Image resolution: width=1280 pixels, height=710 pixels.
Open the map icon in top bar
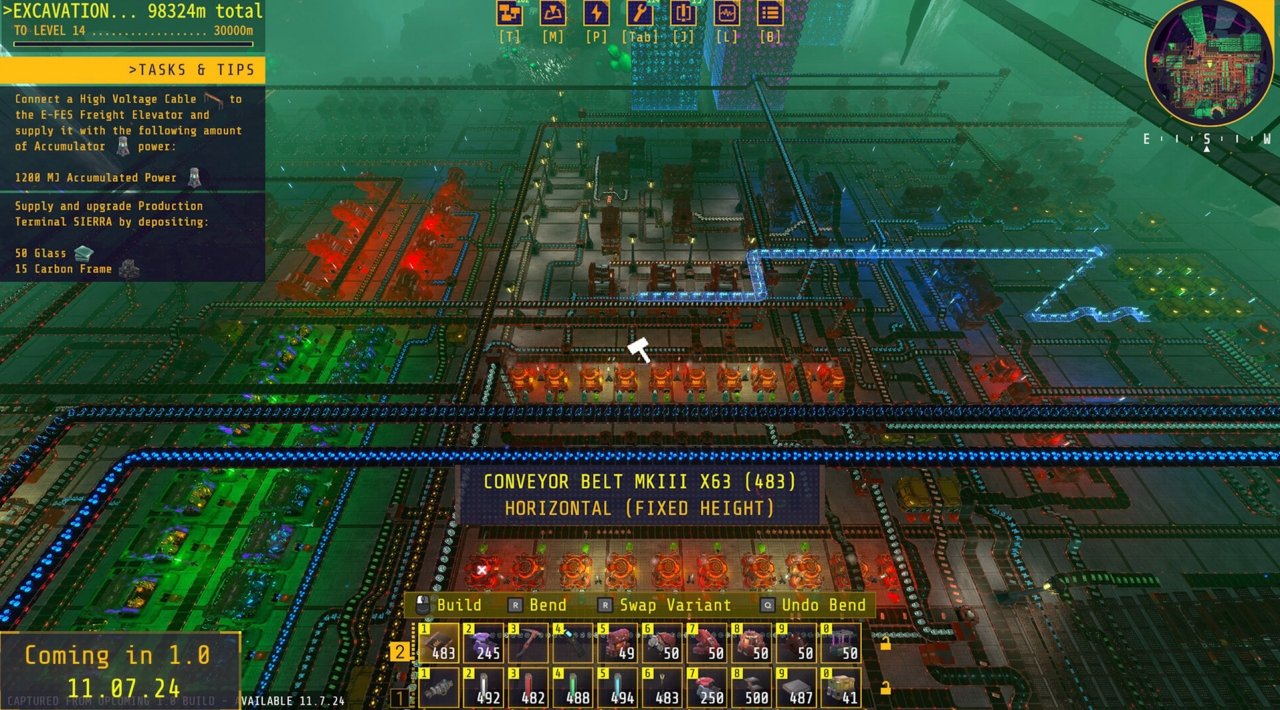tap(553, 13)
